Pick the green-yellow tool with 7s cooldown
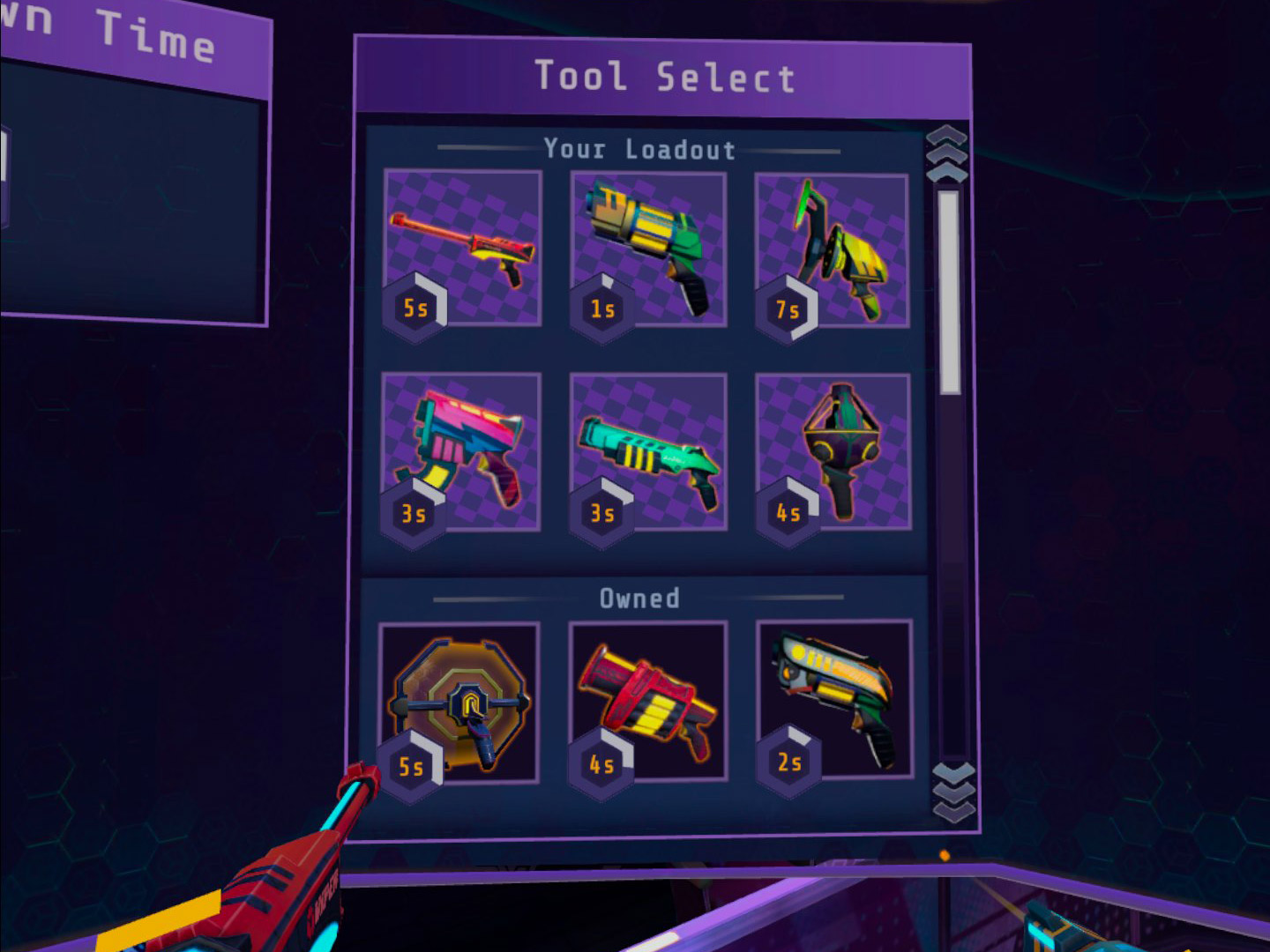 click(x=833, y=250)
